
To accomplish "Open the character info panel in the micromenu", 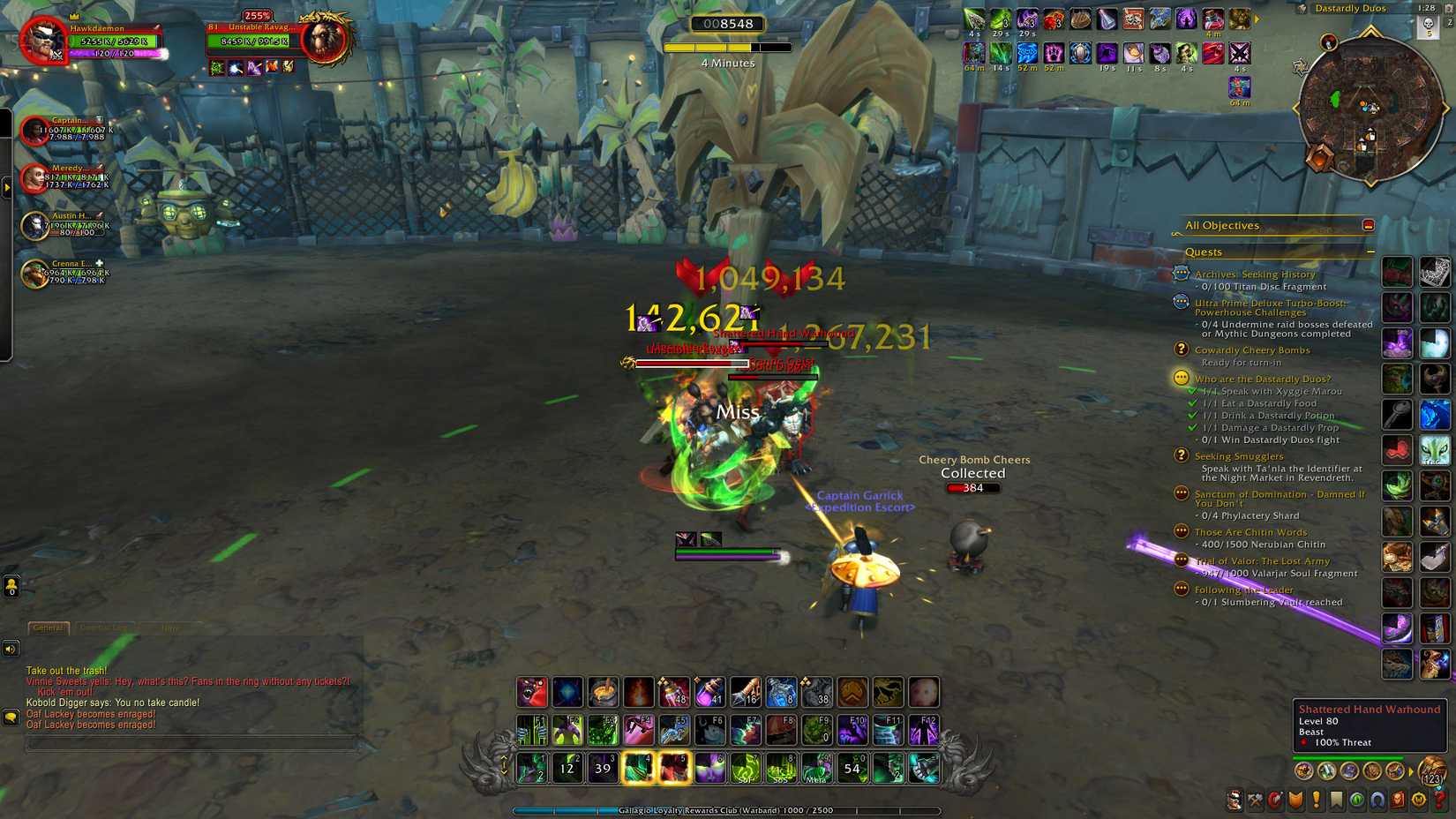I will 1234,800.
